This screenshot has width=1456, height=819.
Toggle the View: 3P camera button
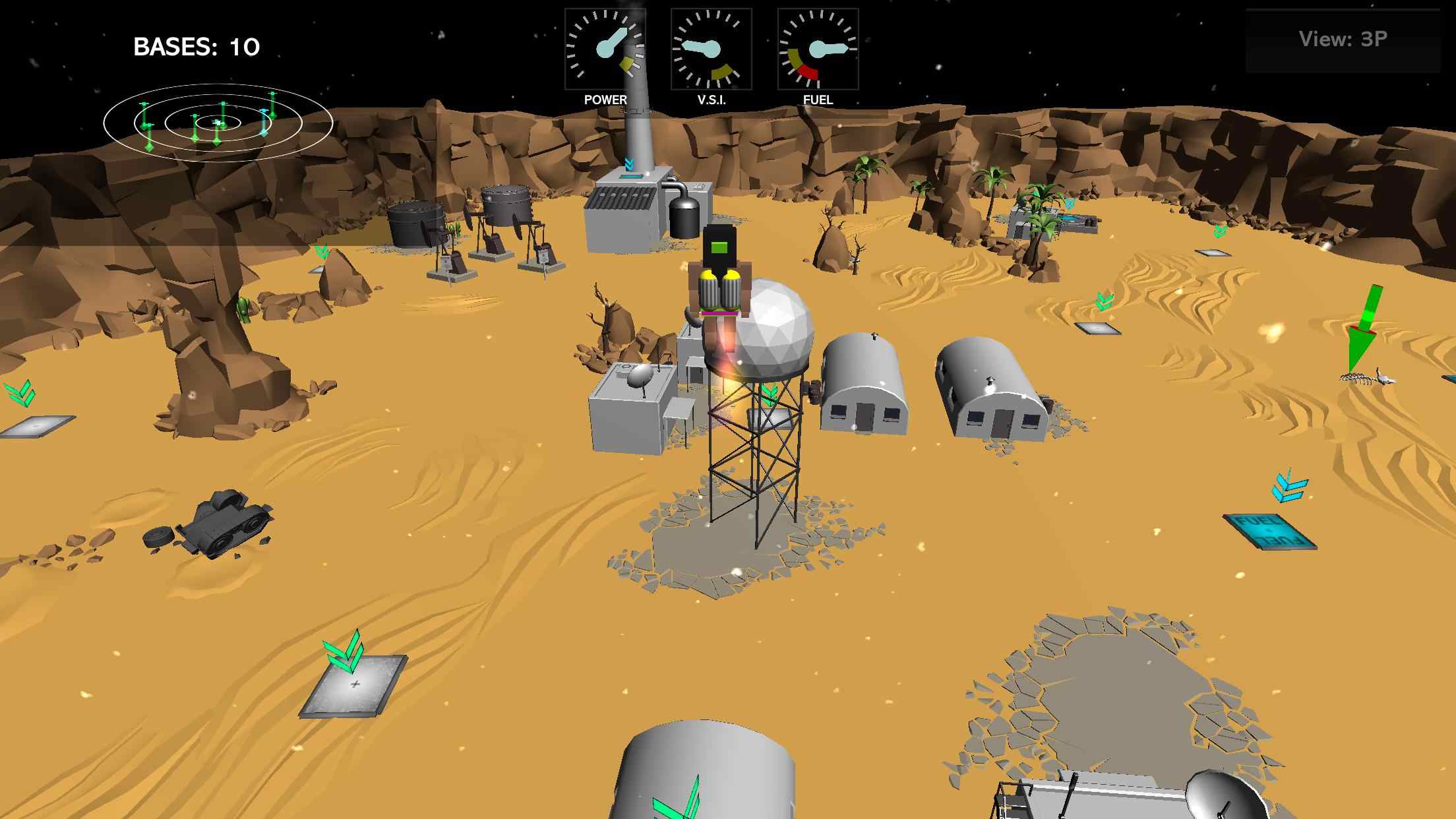click(1343, 40)
